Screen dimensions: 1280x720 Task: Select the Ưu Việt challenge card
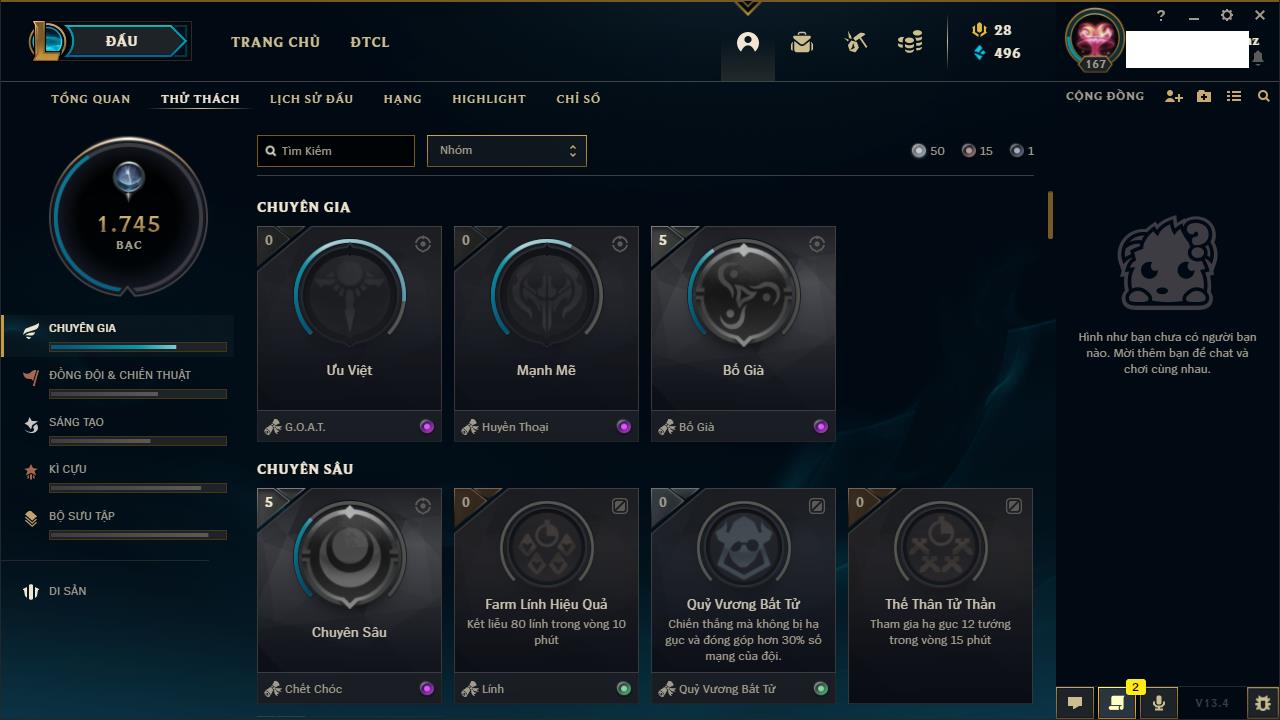[x=349, y=318]
